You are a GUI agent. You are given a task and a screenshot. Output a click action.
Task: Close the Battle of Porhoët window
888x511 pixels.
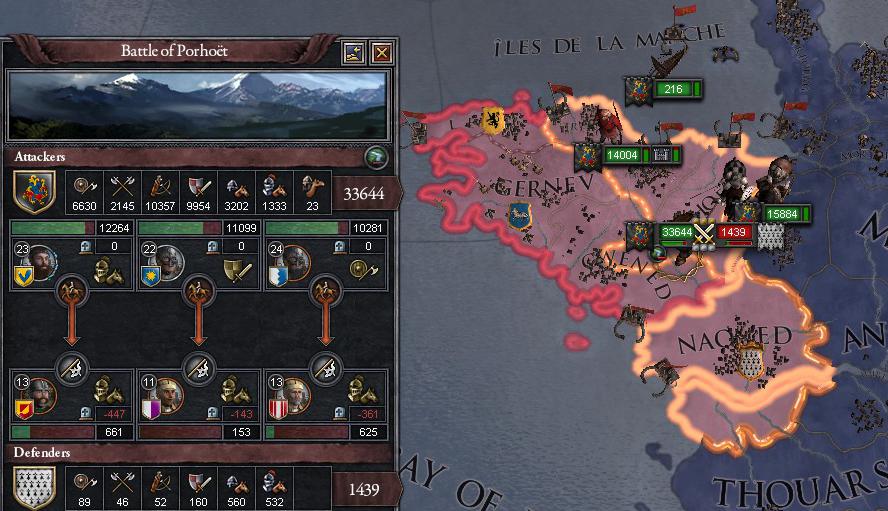tap(381, 52)
